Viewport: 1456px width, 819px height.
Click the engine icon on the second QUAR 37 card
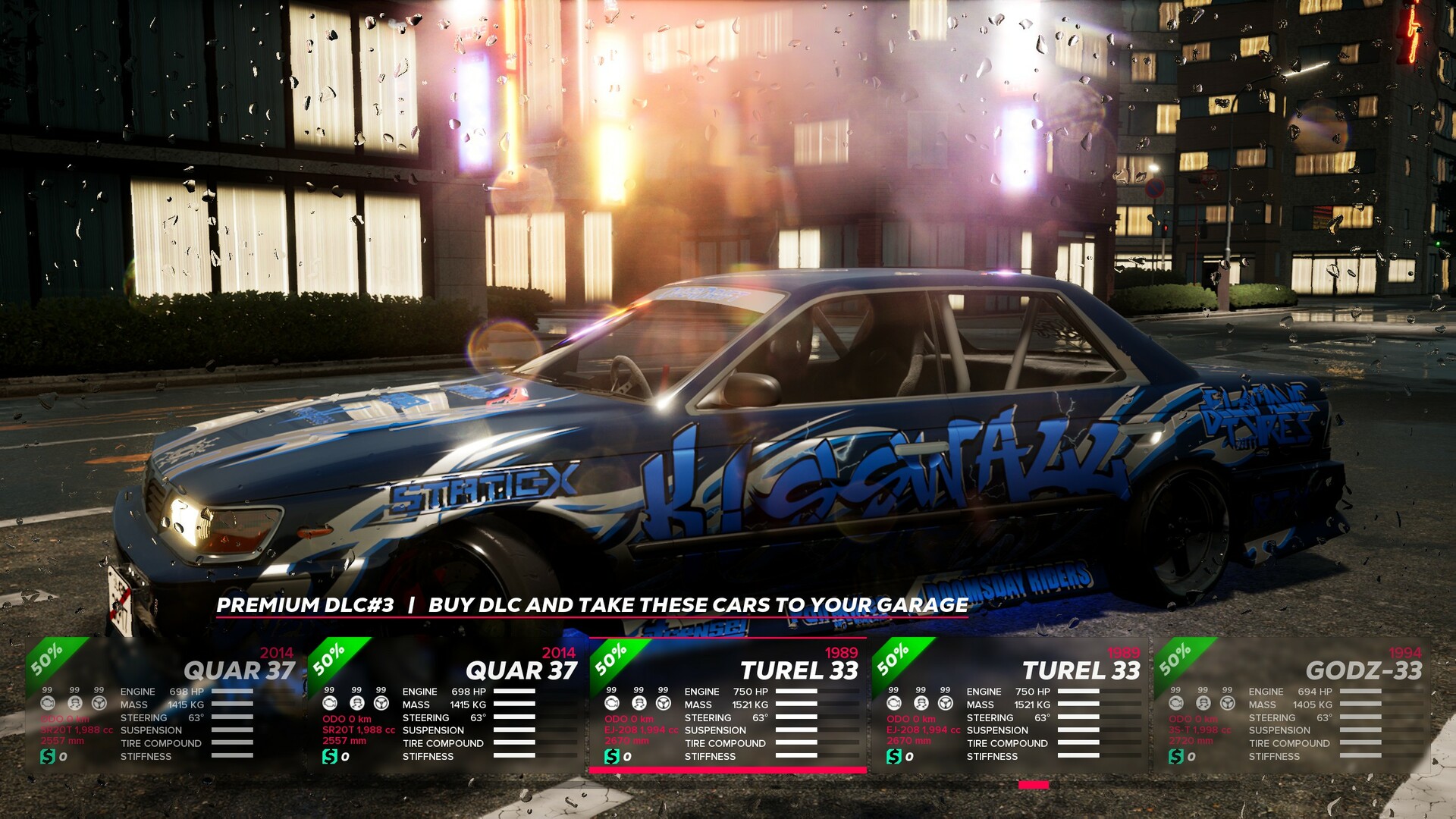[328, 701]
